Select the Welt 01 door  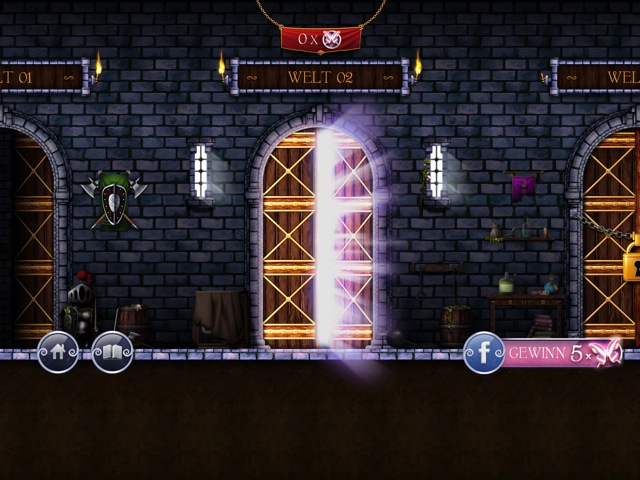28,240
